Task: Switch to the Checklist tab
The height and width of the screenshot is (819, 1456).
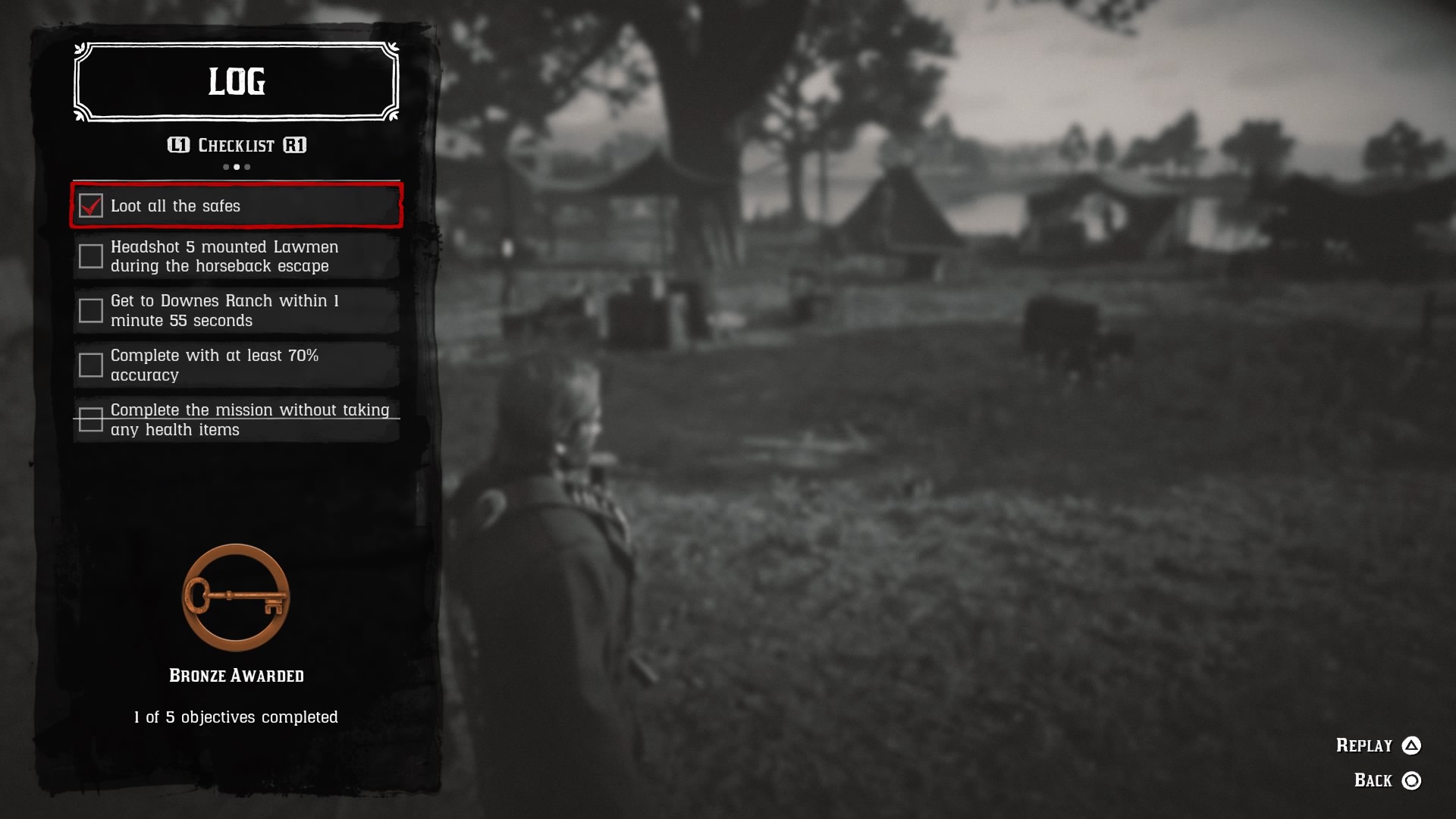Action: coord(236,146)
